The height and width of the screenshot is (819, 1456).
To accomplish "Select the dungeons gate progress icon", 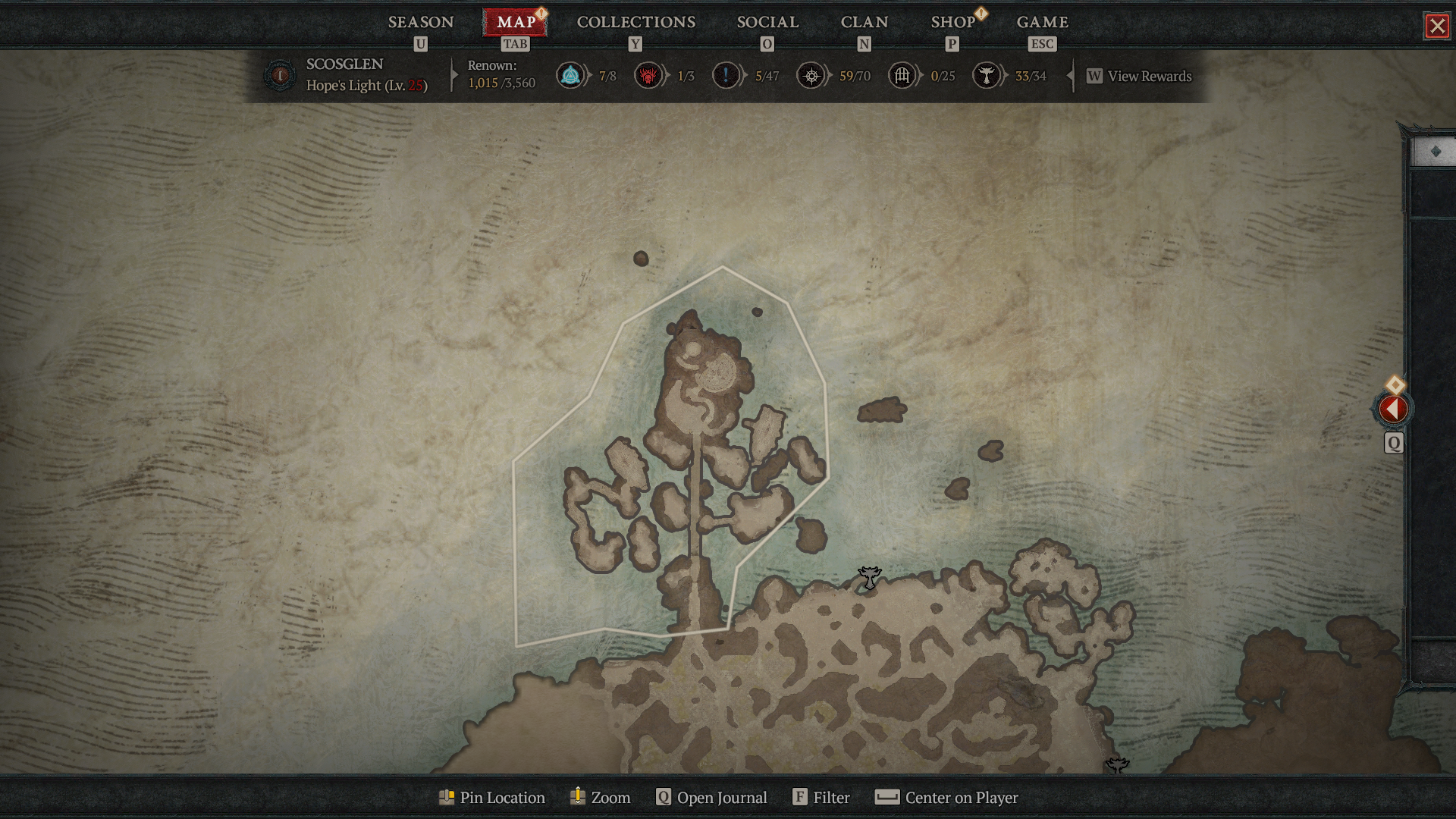I will pos(902,76).
